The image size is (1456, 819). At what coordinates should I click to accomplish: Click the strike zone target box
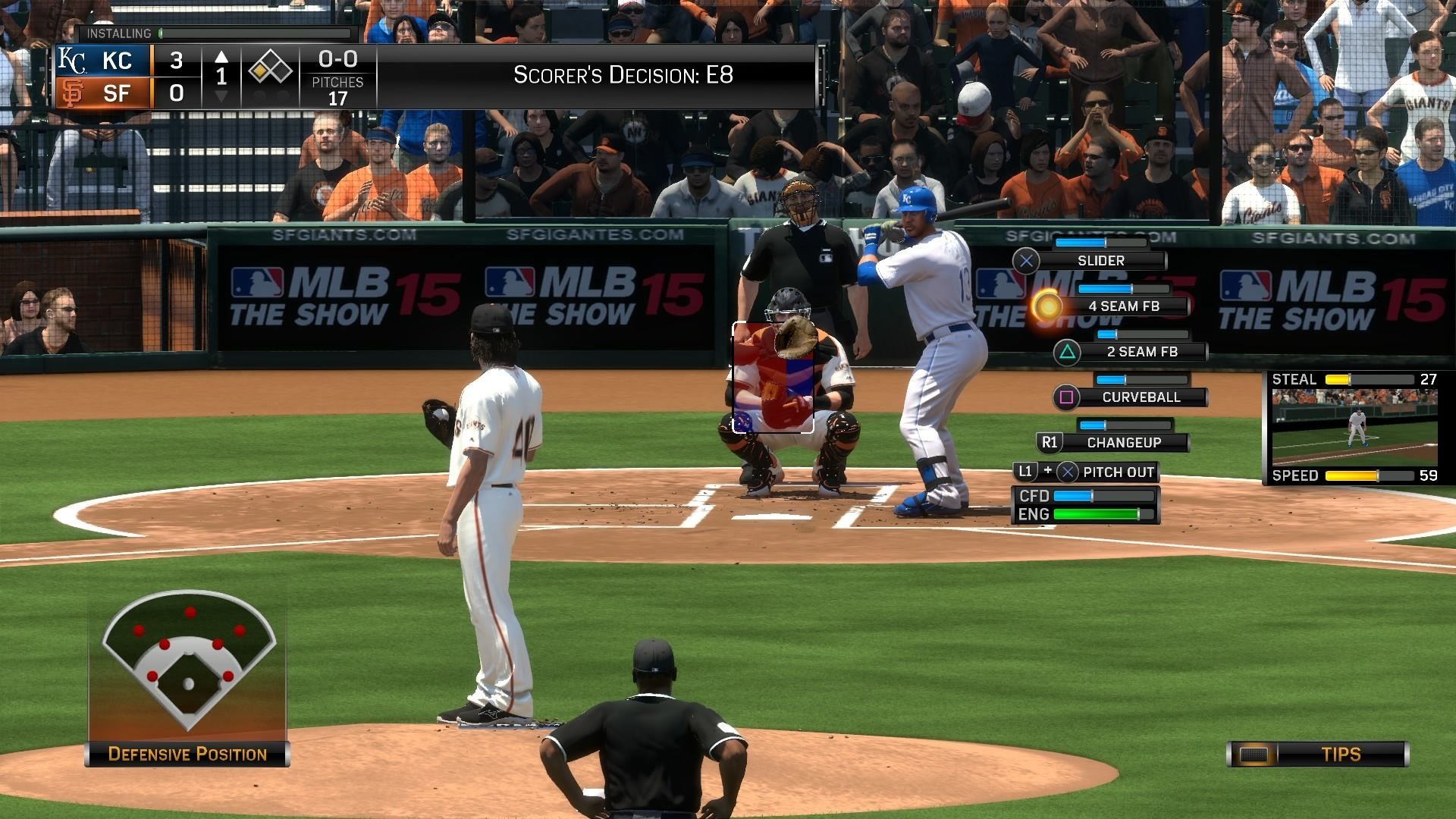tap(773, 378)
